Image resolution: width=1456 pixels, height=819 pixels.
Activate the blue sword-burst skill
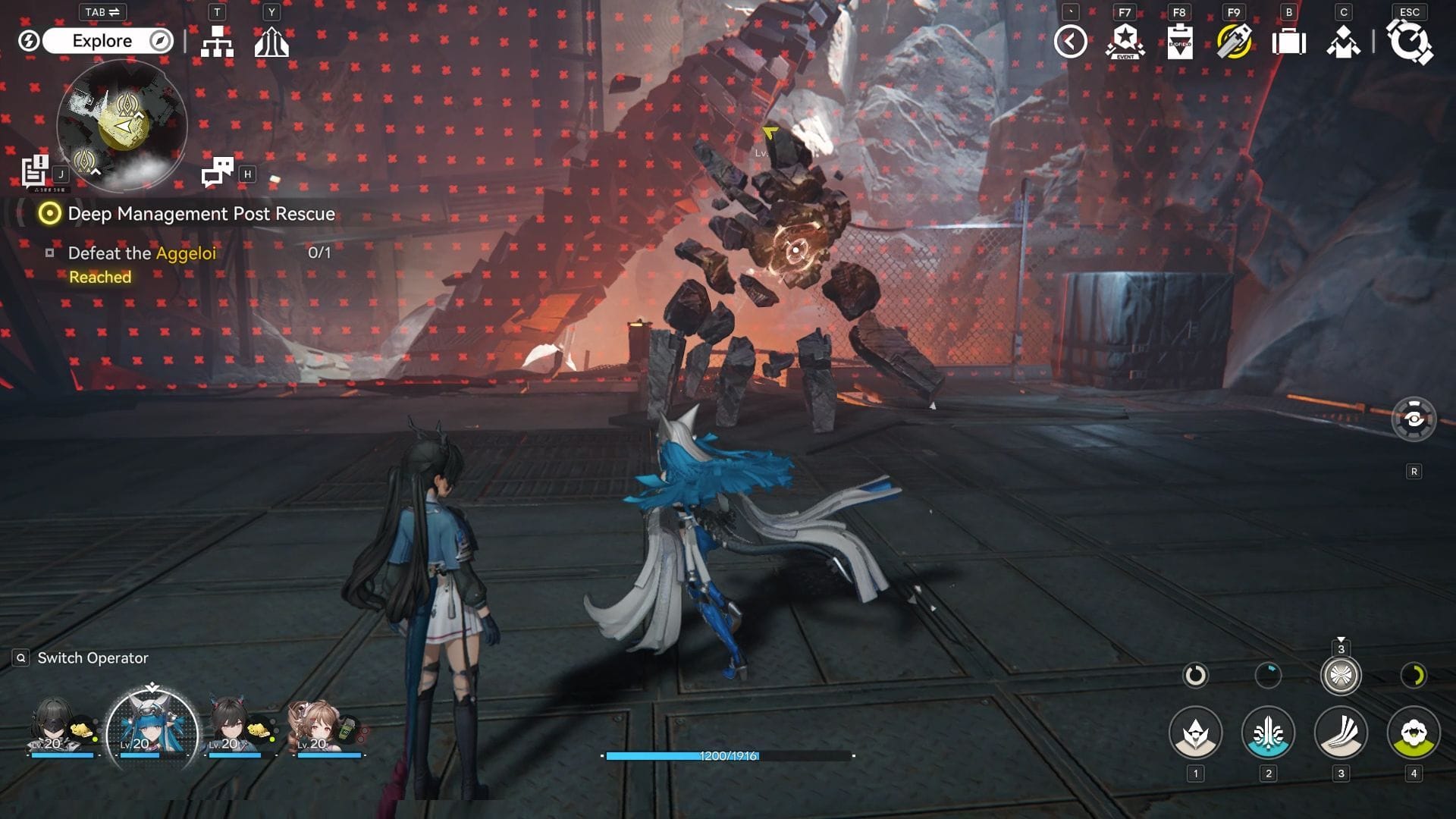[x=1268, y=733]
